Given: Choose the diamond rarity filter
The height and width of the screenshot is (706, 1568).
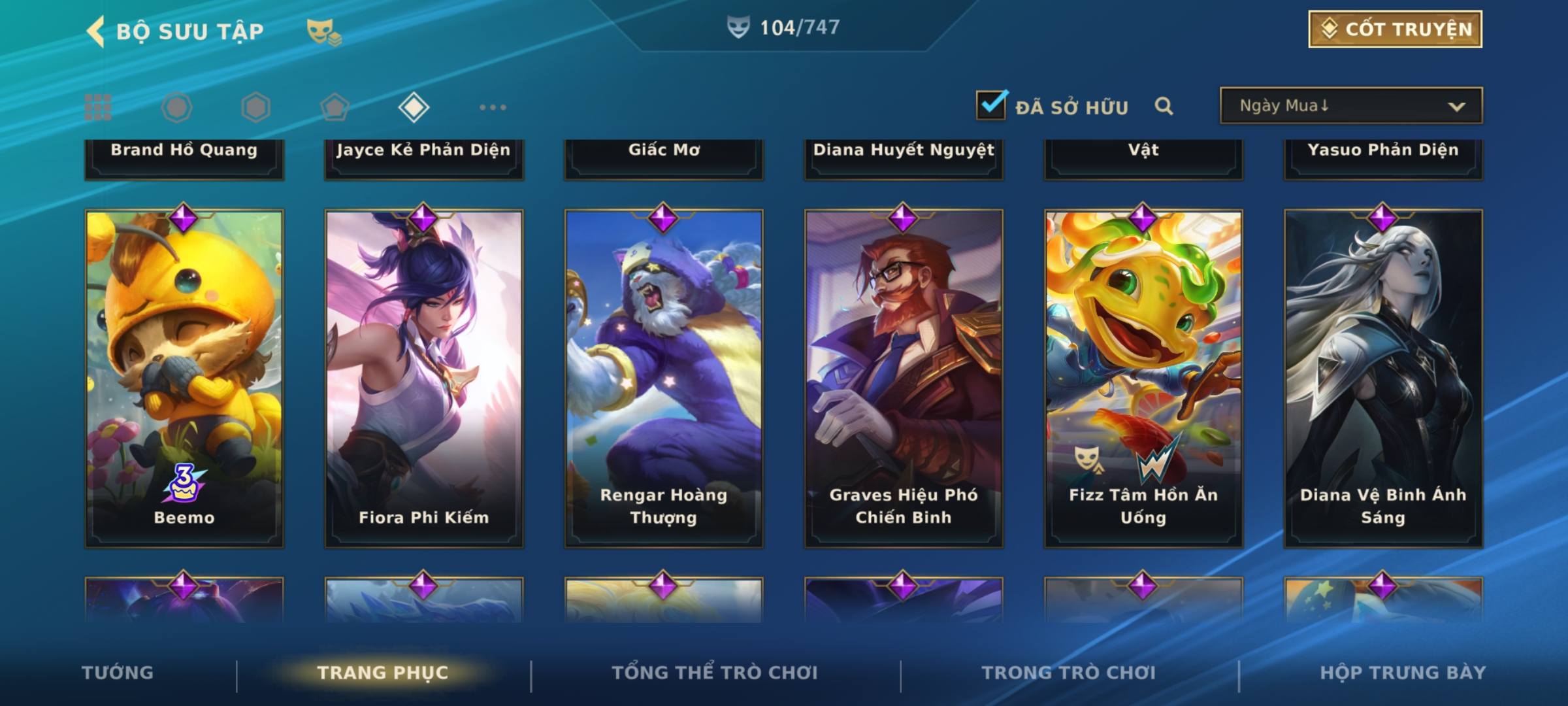Looking at the screenshot, I should (x=414, y=107).
